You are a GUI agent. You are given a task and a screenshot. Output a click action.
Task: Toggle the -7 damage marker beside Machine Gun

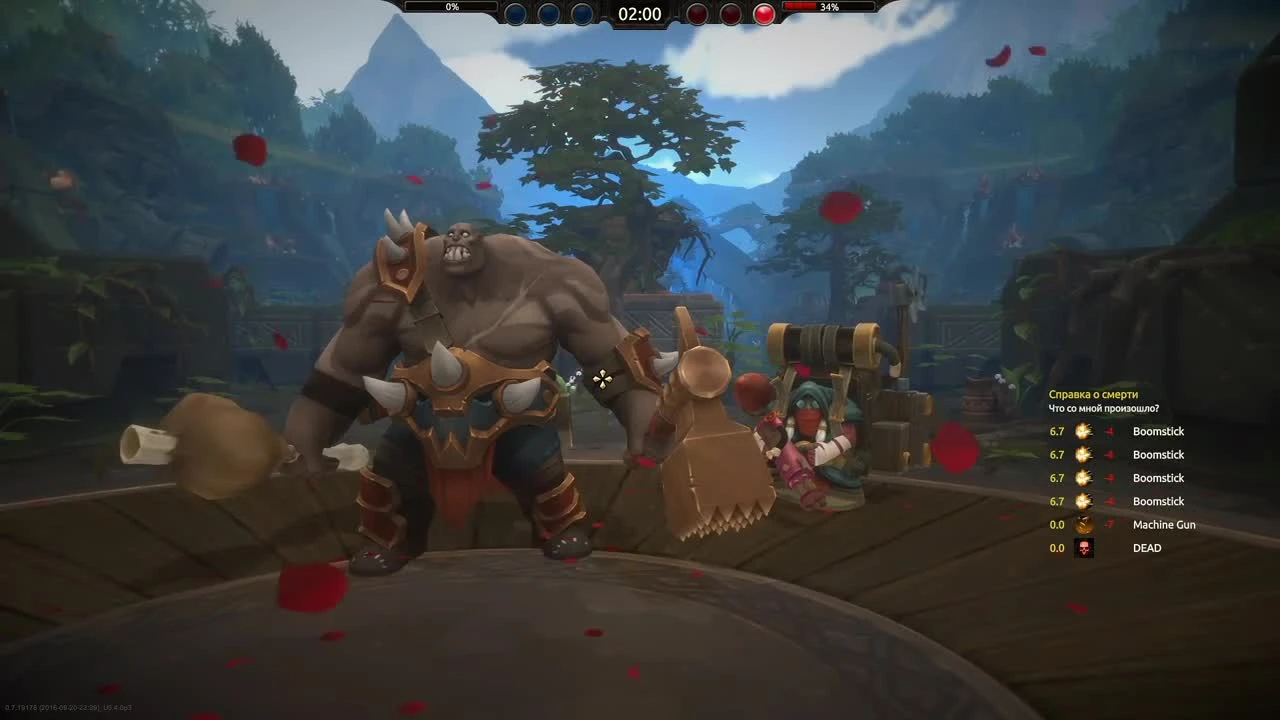[1108, 524]
